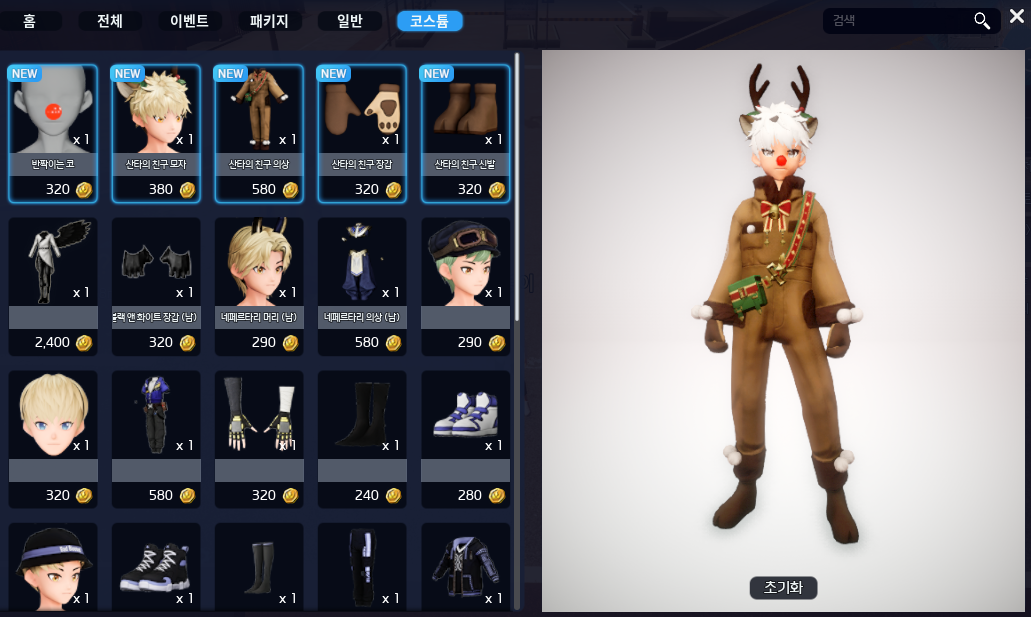The width and height of the screenshot is (1031, 617).
Task: Close the shop with the X button
Action: [1016, 16]
